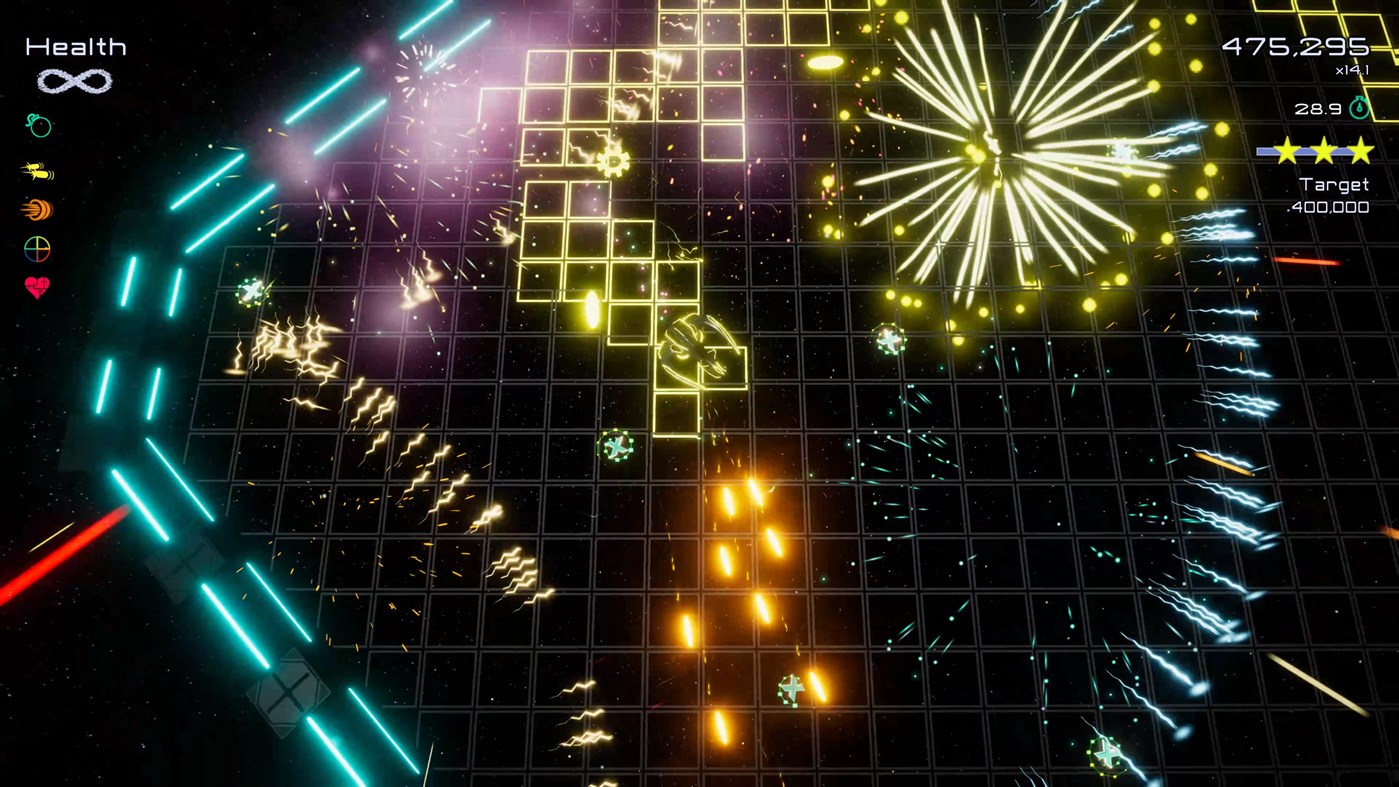Image resolution: width=1399 pixels, height=787 pixels.
Task: Toggle the rightmost star indicator
Action: 1360,148
